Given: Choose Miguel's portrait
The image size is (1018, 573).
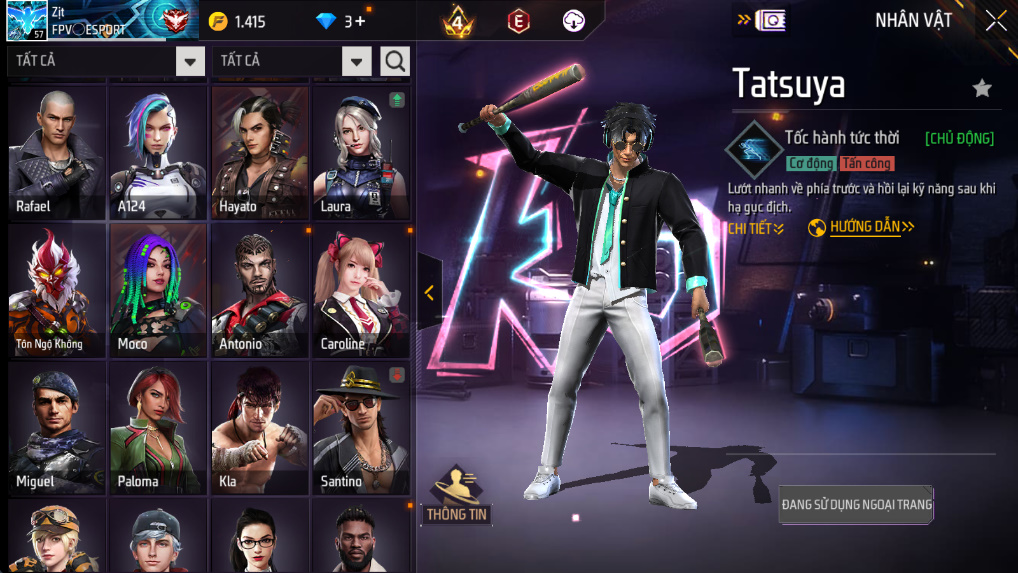Looking at the screenshot, I should (57, 428).
